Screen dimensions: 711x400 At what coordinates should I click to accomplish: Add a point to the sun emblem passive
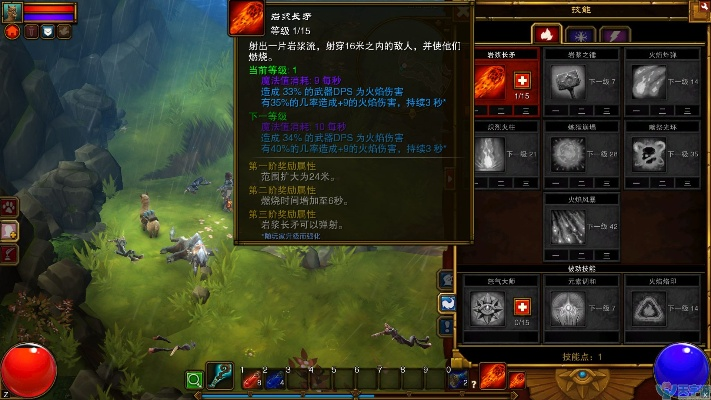pyautogui.click(x=521, y=307)
